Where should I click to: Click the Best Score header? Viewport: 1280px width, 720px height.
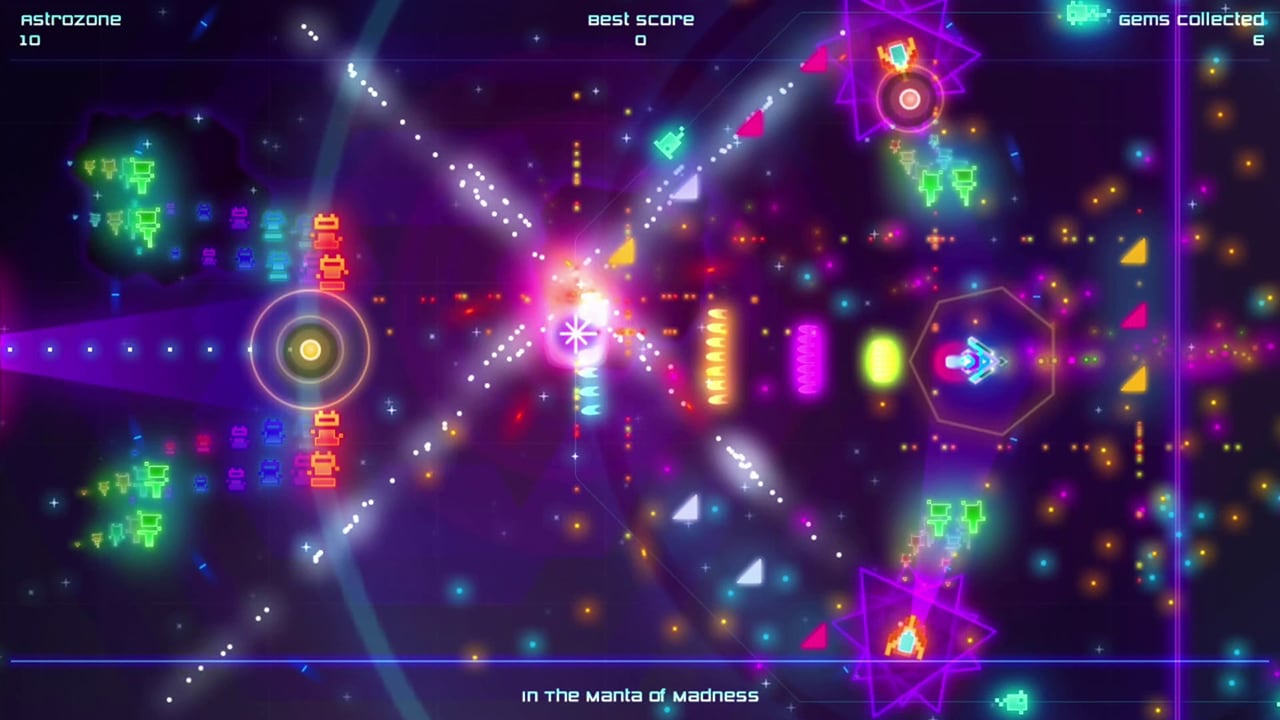[x=641, y=18]
